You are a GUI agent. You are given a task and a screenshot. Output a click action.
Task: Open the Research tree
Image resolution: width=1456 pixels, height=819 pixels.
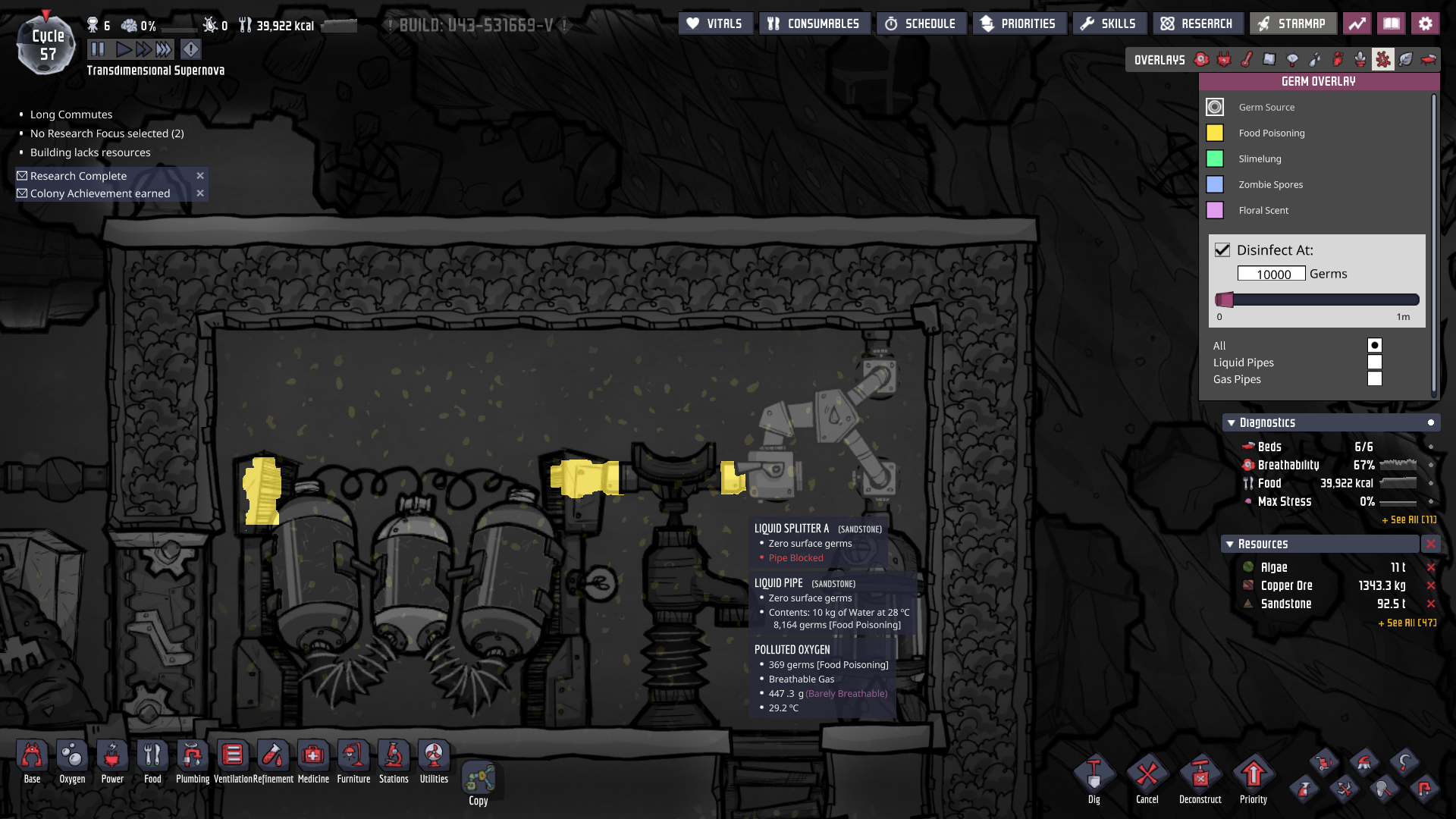coord(1197,24)
